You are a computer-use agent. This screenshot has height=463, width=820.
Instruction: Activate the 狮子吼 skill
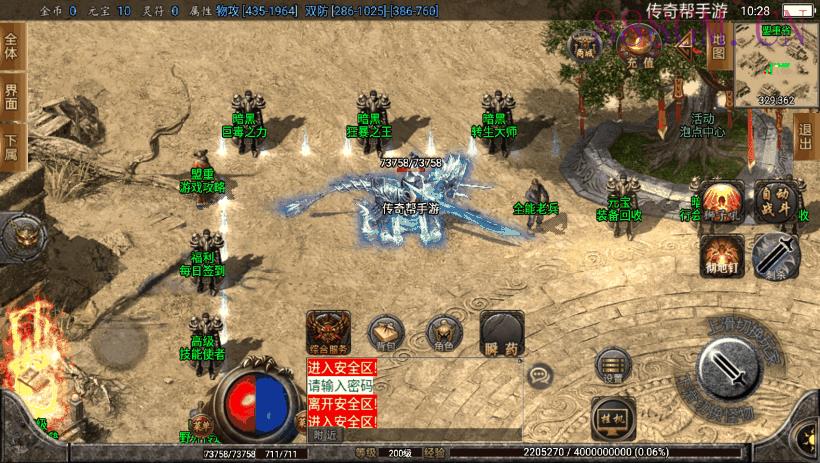(721, 201)
